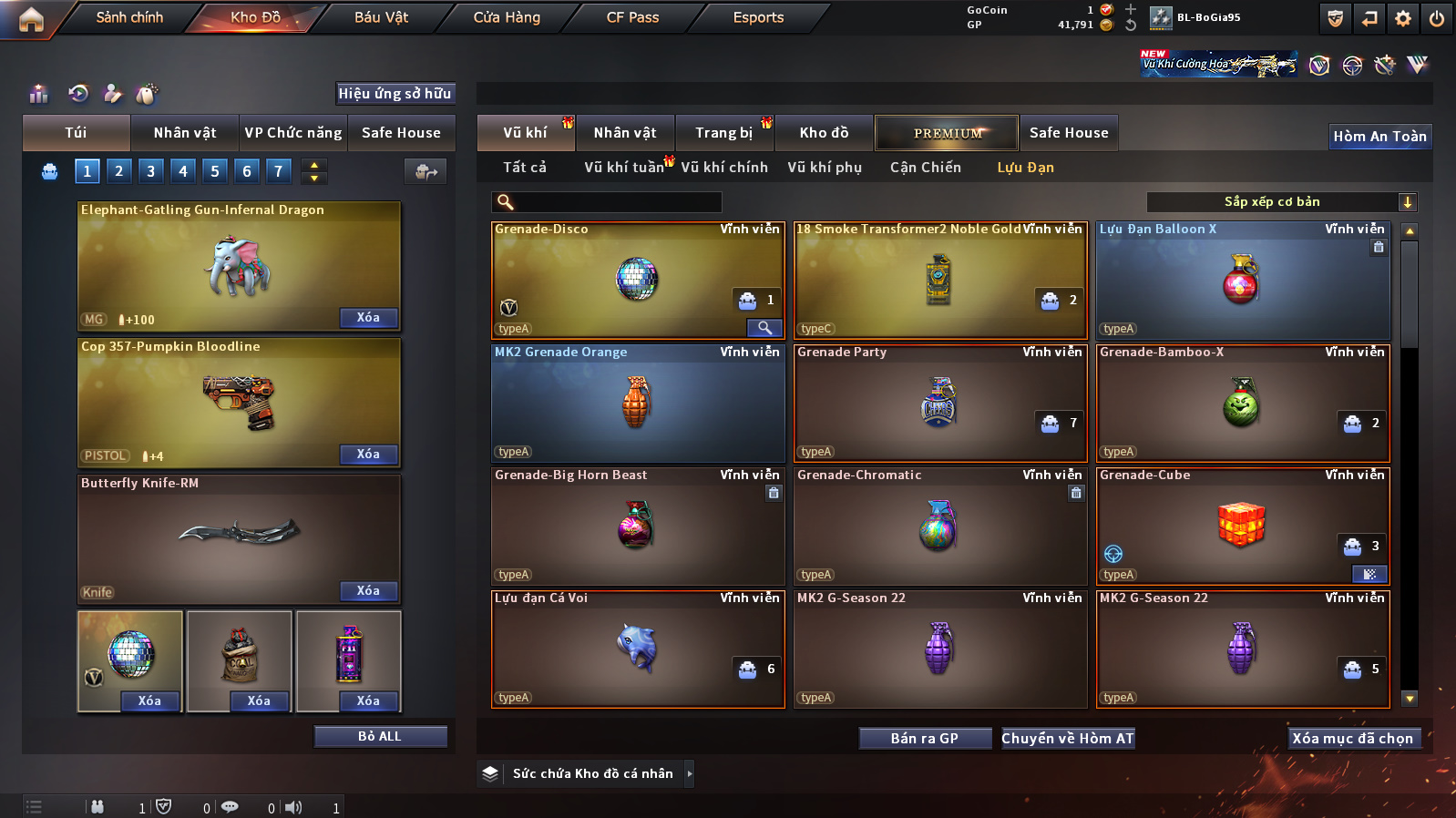Filter by Vũ khí chính category
The image size is (1456, 818).
tap(724, 168)
